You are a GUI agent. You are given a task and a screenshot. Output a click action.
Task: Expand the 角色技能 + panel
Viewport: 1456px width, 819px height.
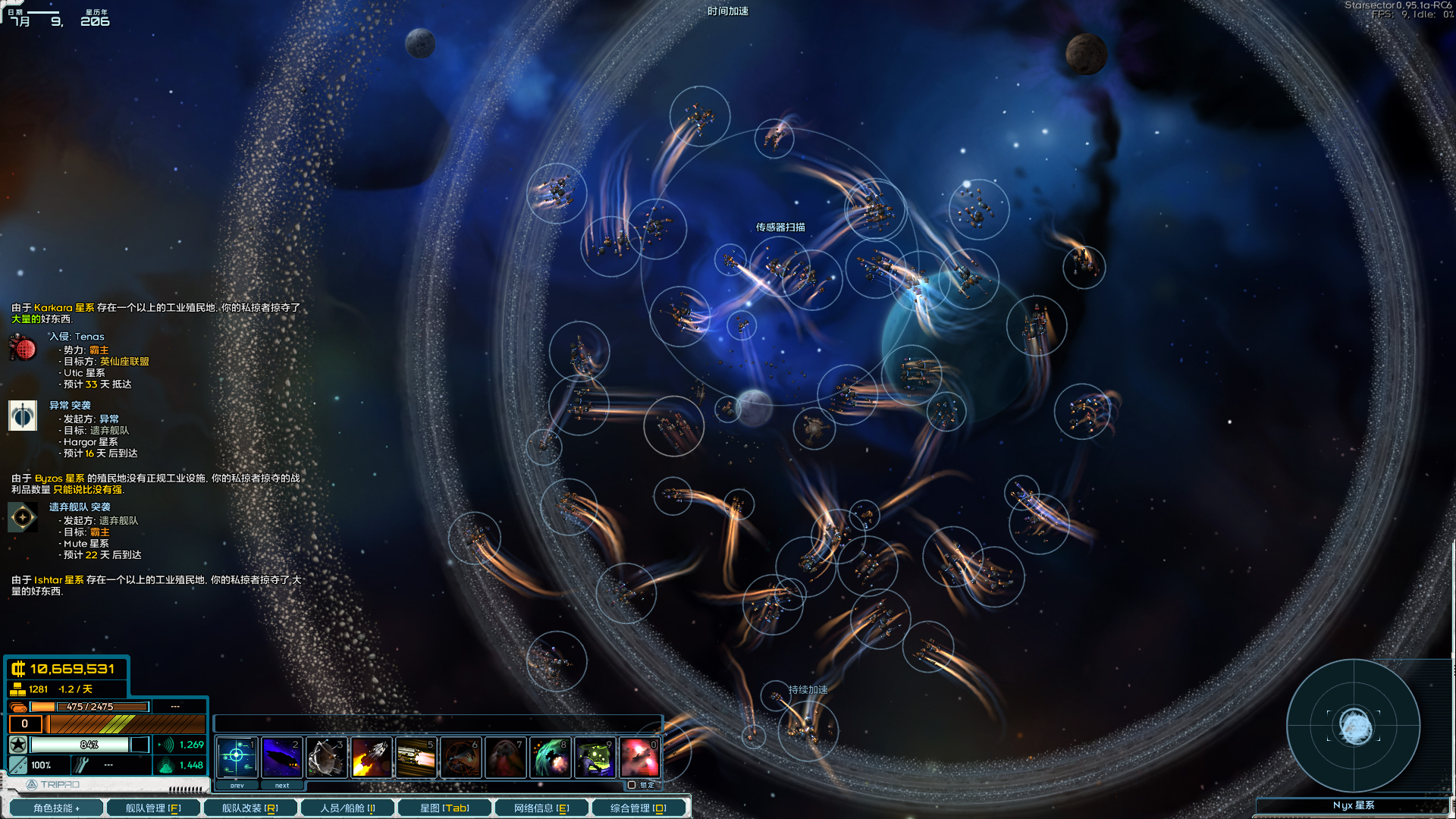57,808
